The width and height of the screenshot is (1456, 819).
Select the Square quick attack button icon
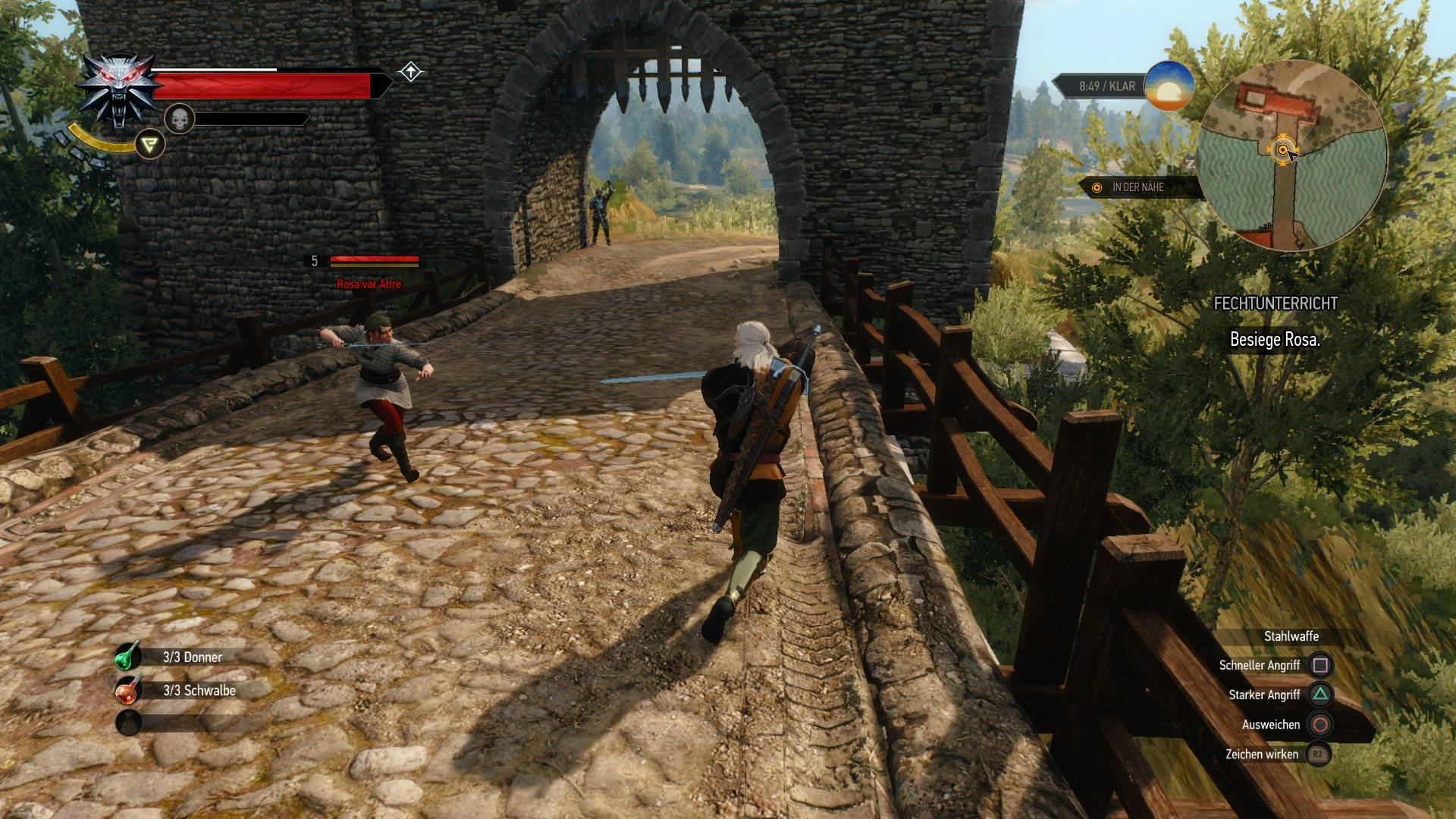click(1320, 664)
